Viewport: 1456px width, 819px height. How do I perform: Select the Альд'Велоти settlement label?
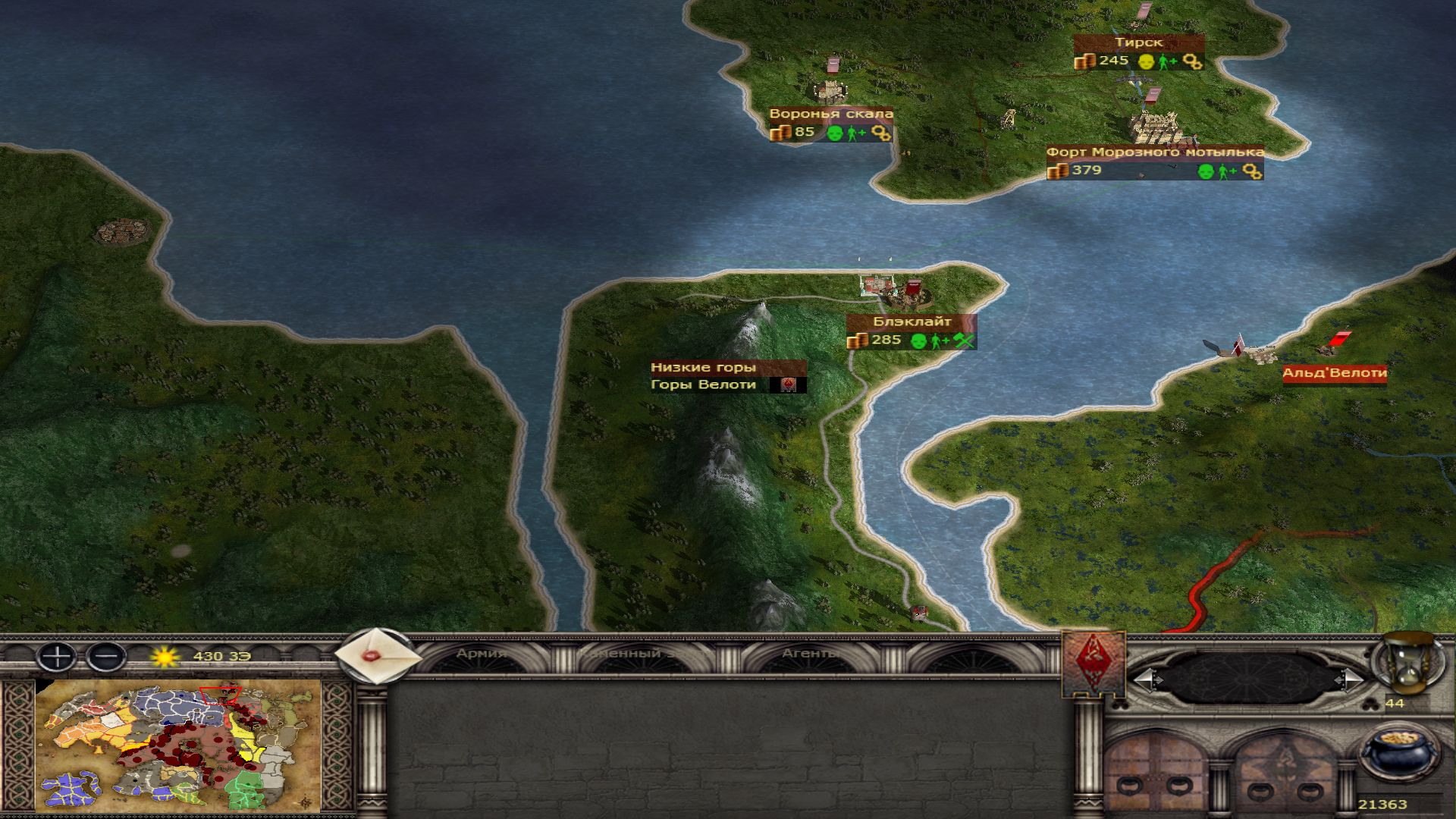tap(1334, 373)
